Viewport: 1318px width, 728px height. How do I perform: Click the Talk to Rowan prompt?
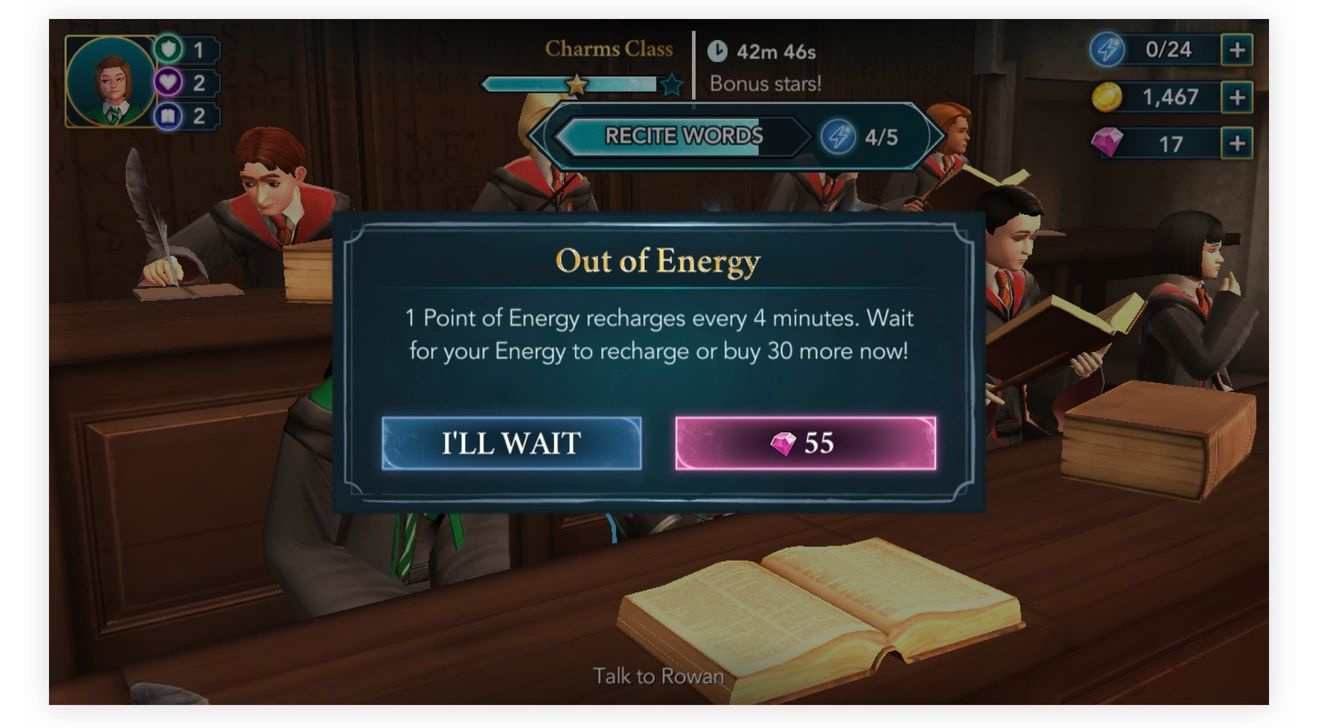click(x=659, y=677)
